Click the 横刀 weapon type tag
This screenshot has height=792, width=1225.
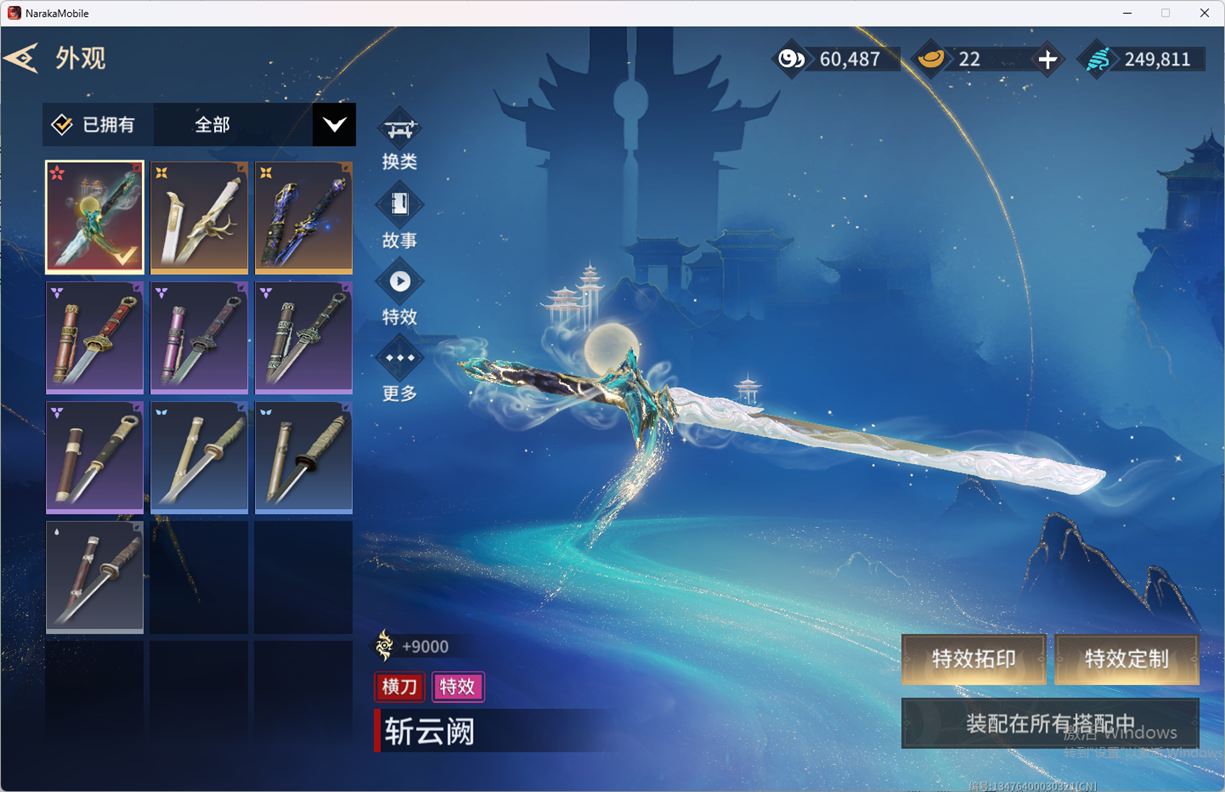399,686
